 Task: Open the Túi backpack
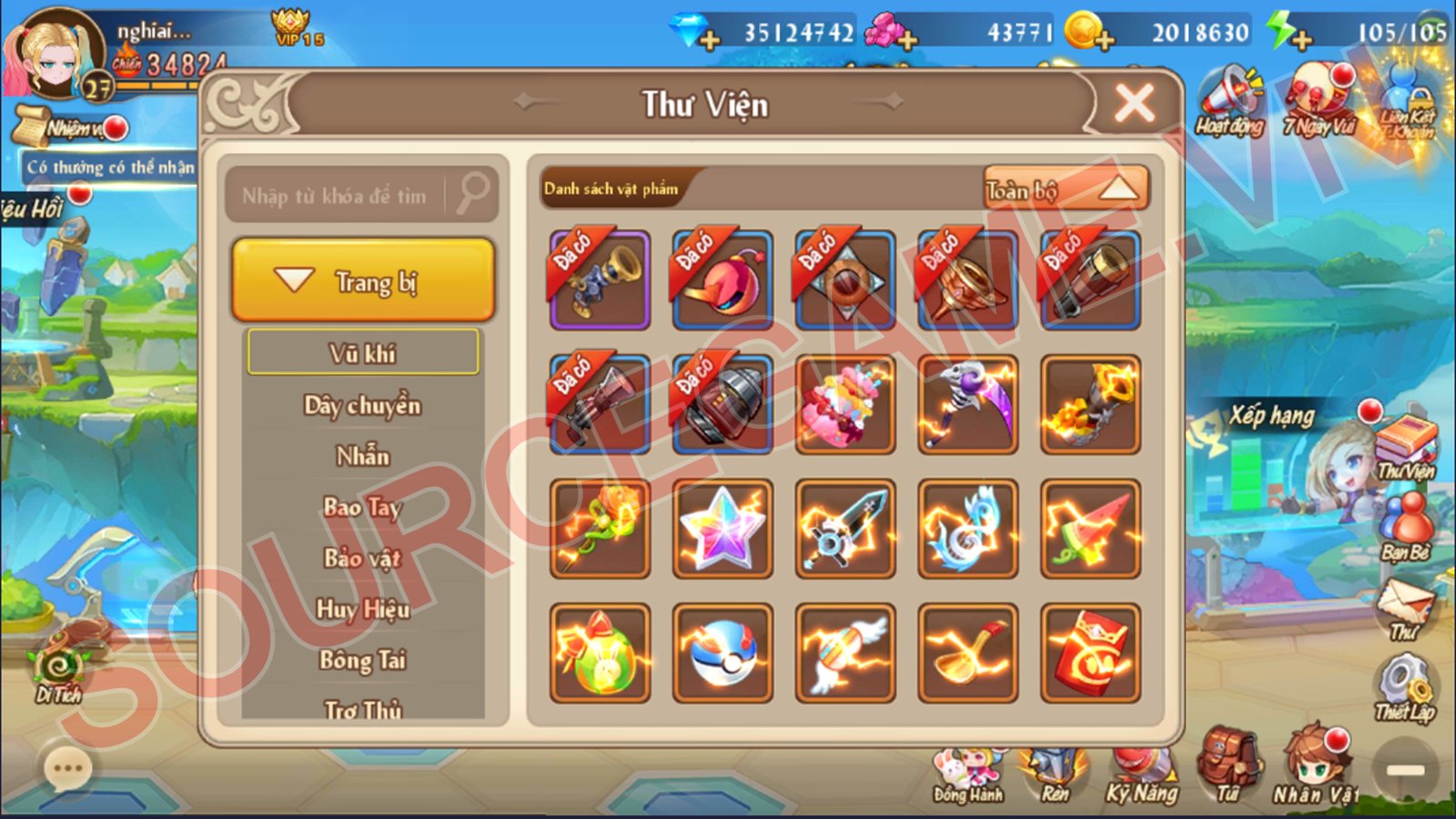1228,767
